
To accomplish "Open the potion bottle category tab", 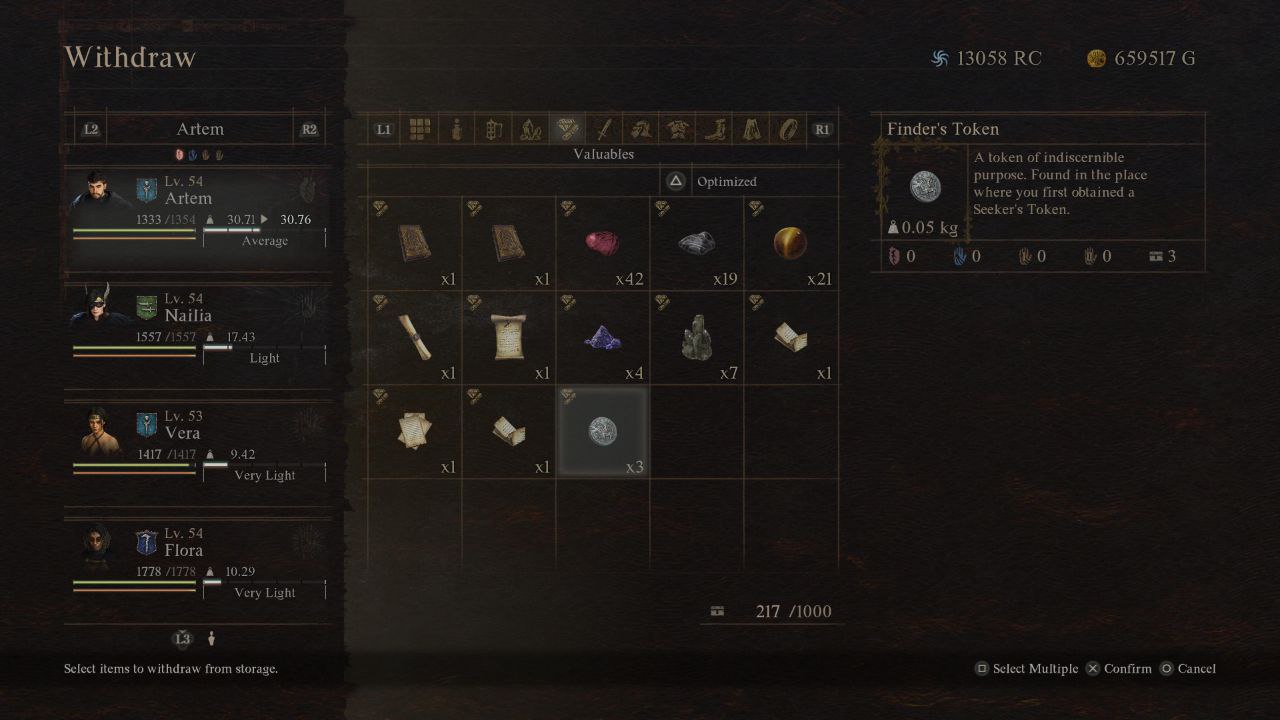I will point(457,129).
